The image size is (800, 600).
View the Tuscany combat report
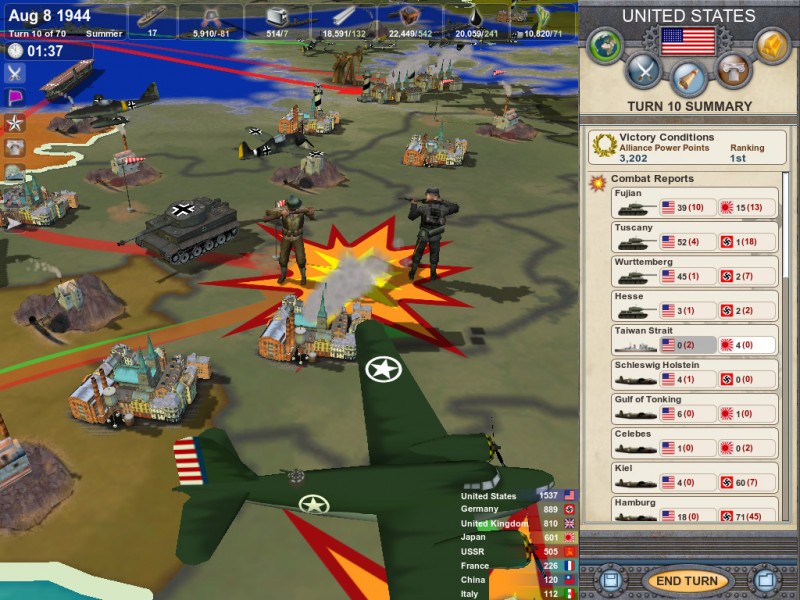click(x=695, y=236)
